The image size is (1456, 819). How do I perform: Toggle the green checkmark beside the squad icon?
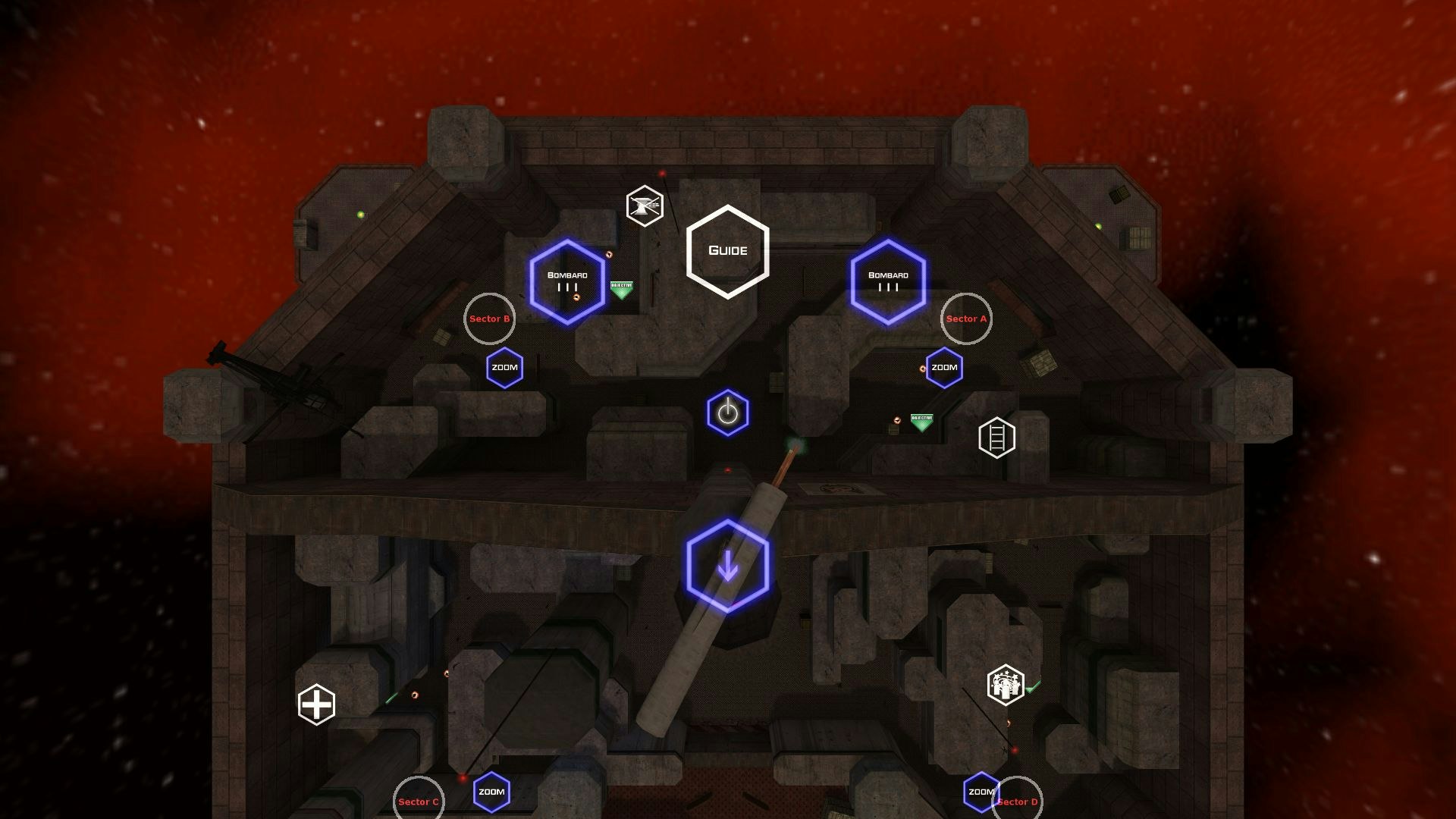(x=1034, y=686)
